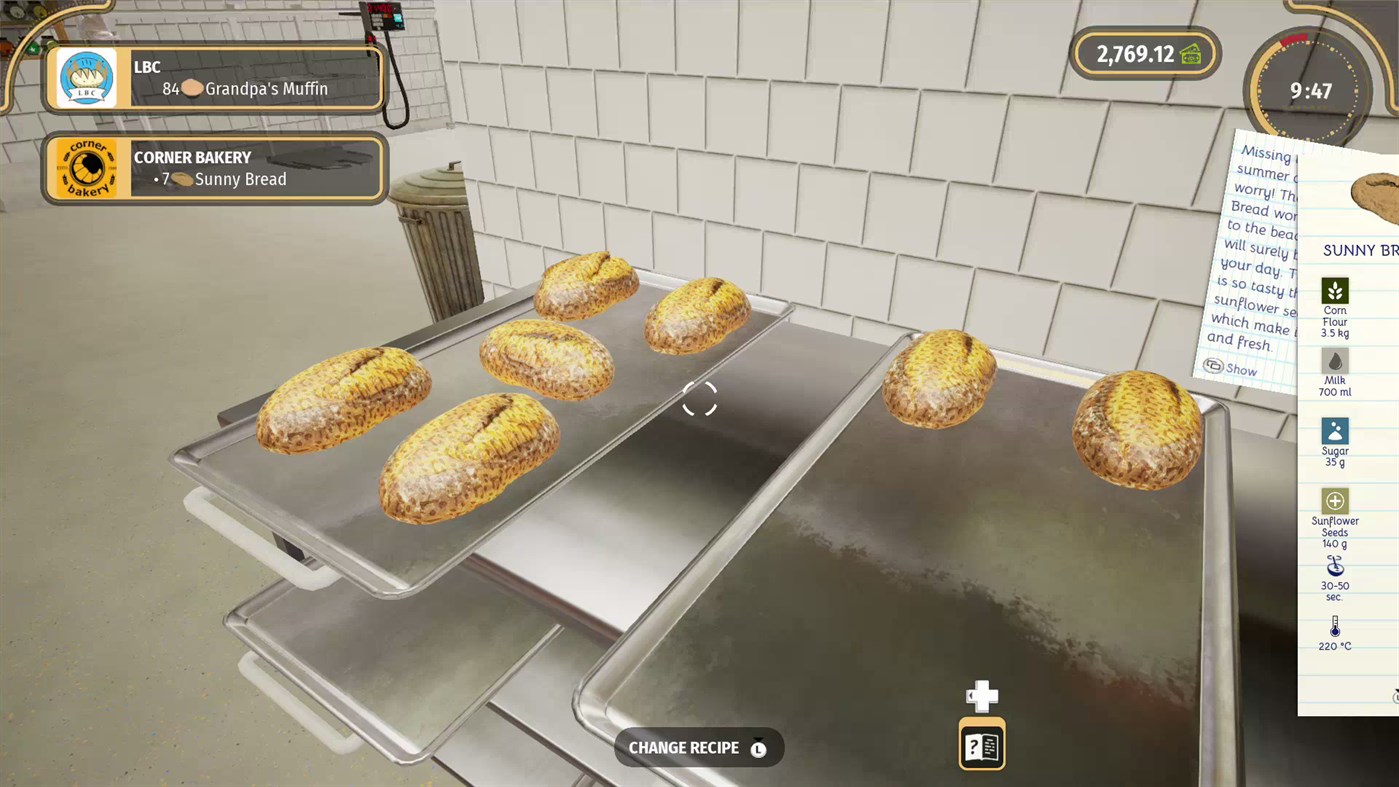Click the cash icon beside 2,769.12
This screenshot has width=1399, height=787.
pos(1191,54)
